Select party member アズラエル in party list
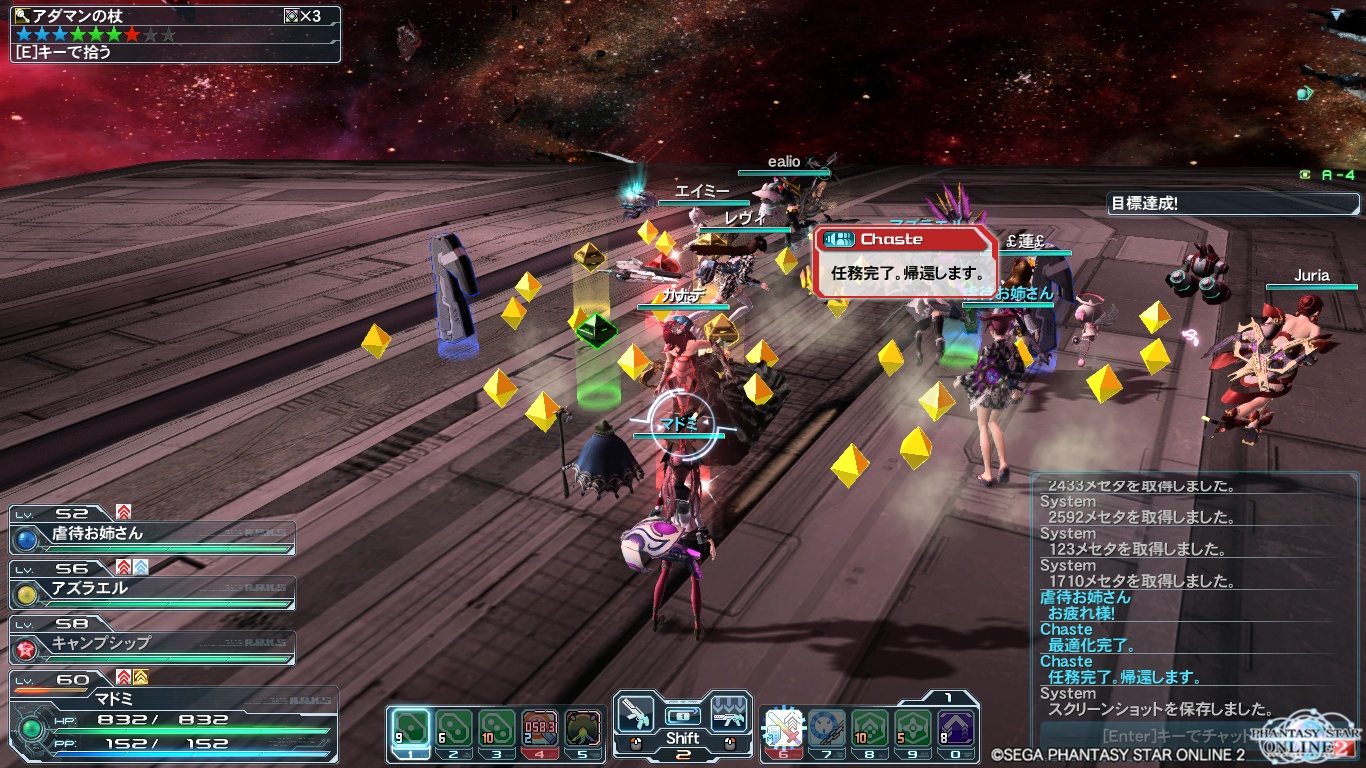 tap(152, 590)
